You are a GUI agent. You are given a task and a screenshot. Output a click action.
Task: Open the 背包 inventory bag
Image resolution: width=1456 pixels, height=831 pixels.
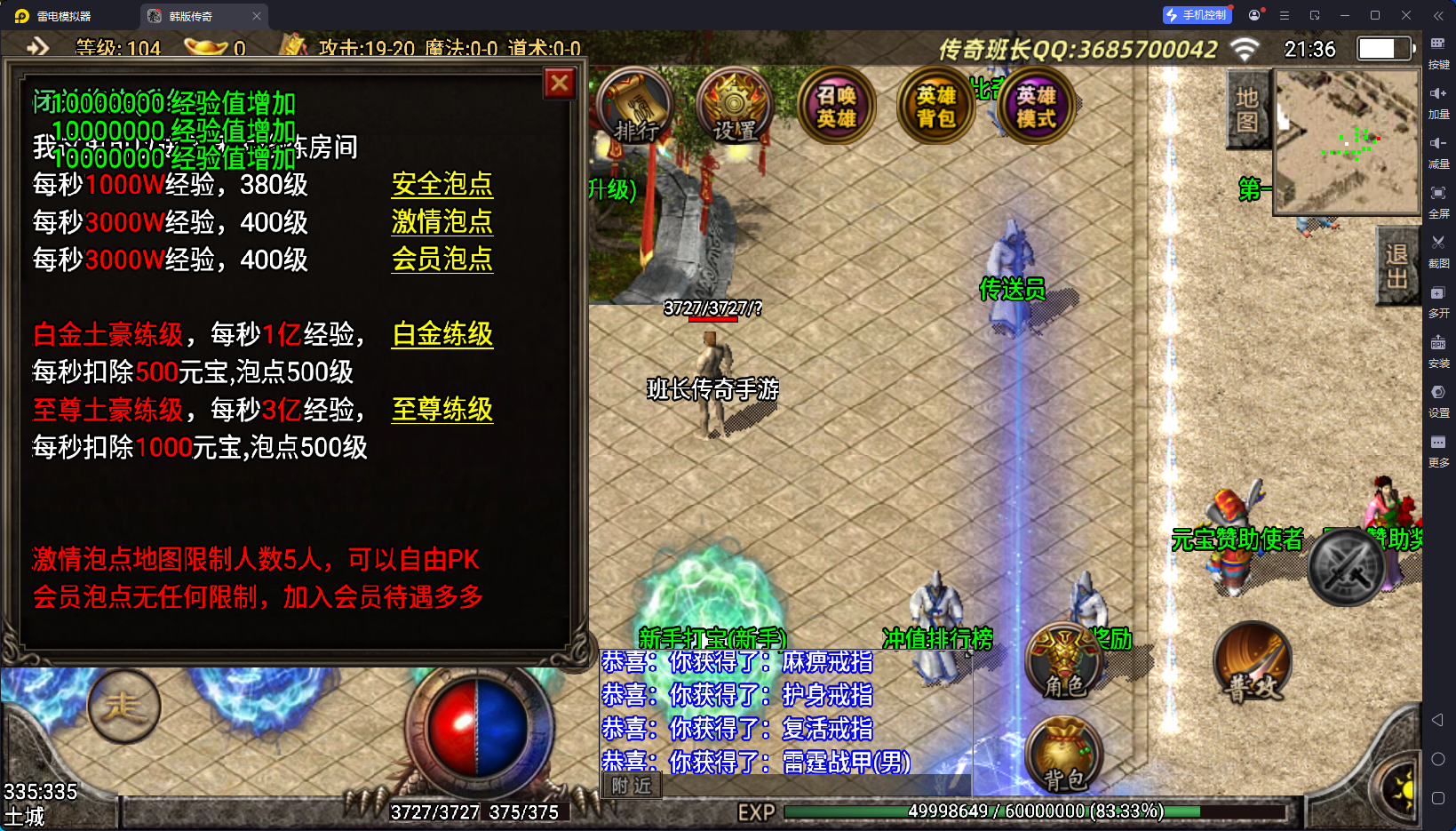(x=1063, y=755)
